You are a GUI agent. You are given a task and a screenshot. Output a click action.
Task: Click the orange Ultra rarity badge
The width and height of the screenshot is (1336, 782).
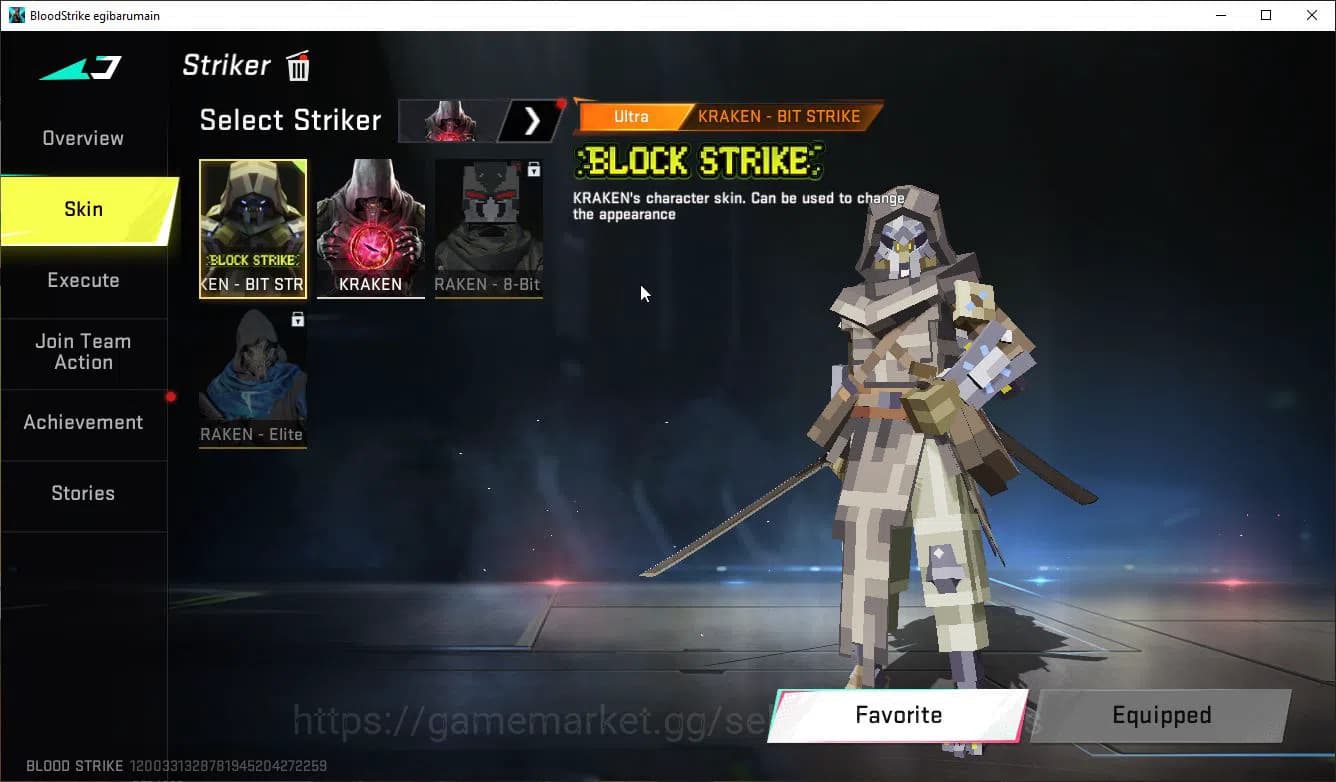tap(631, 116)
